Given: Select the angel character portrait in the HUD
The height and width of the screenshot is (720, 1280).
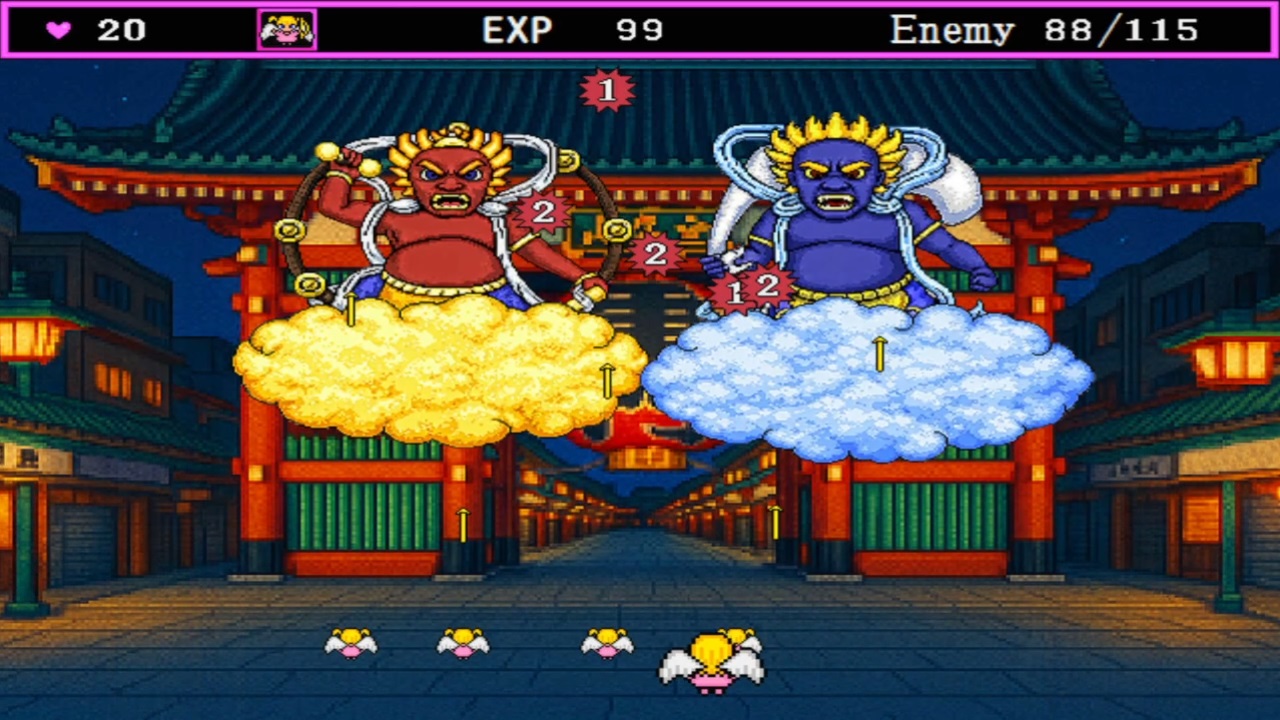Looking at the screenshot, I should click(x=287, y=27).
